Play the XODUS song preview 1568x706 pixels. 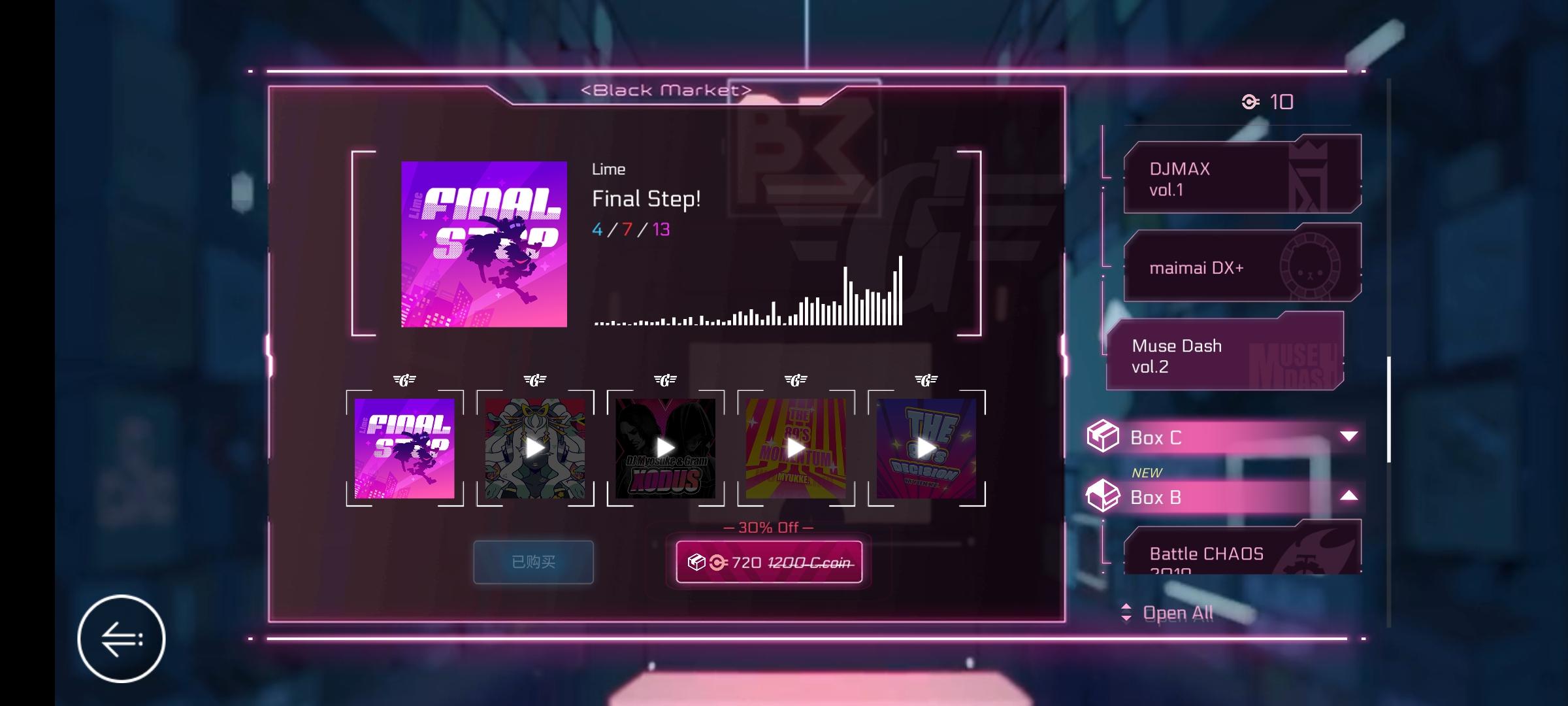click(665, 447)
